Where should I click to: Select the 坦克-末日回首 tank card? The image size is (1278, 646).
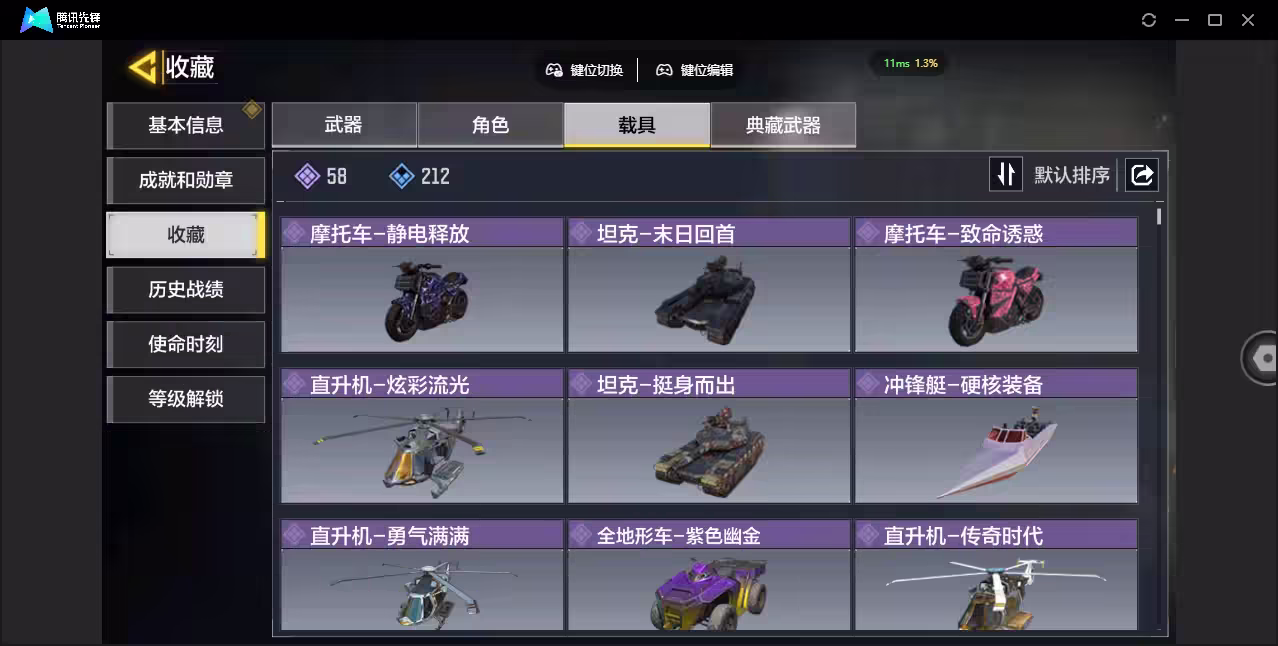708,286
